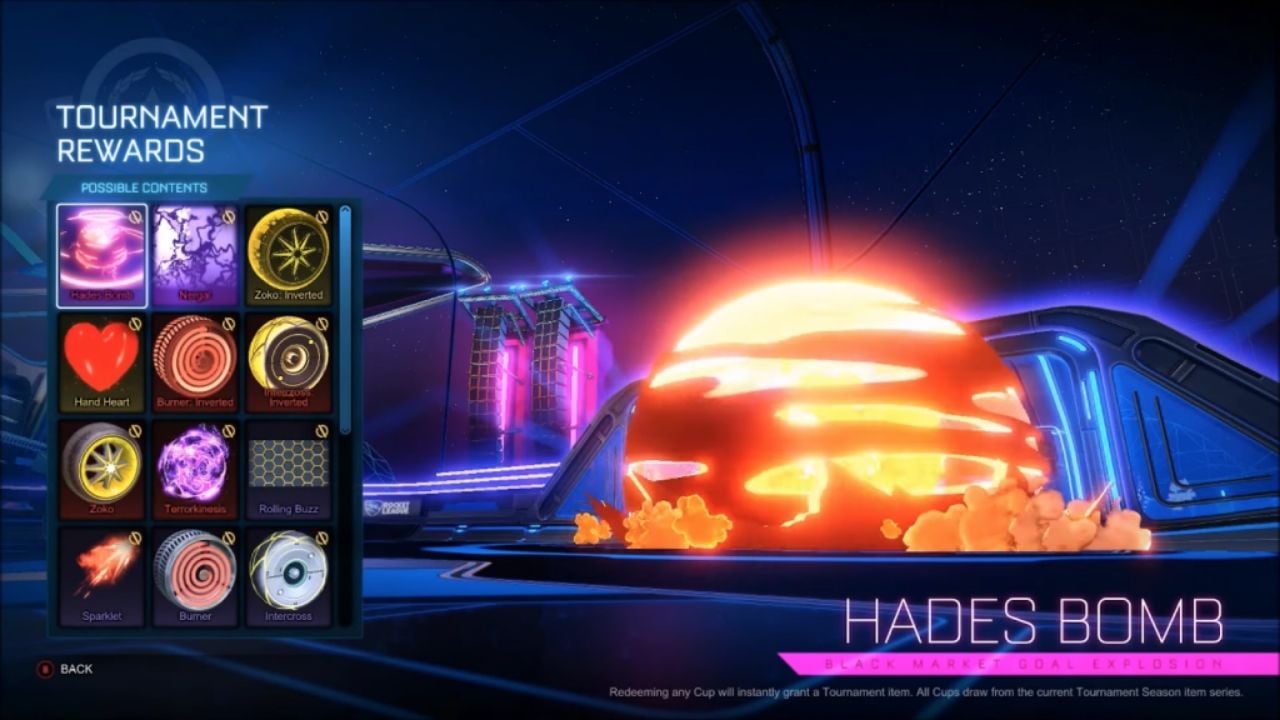Select the Zoko: Inverted wheel icon

[x=290, y=249]
